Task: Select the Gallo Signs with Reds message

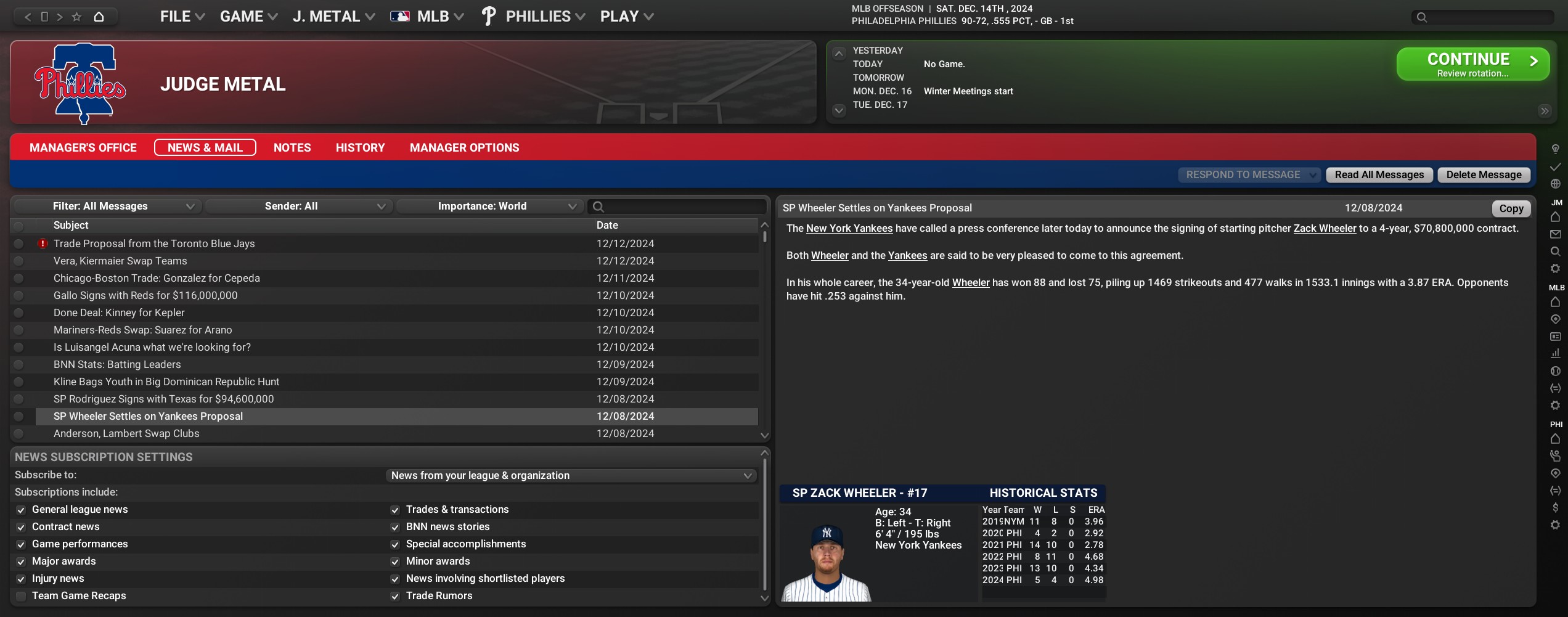Action: click(x=145, y=296)
